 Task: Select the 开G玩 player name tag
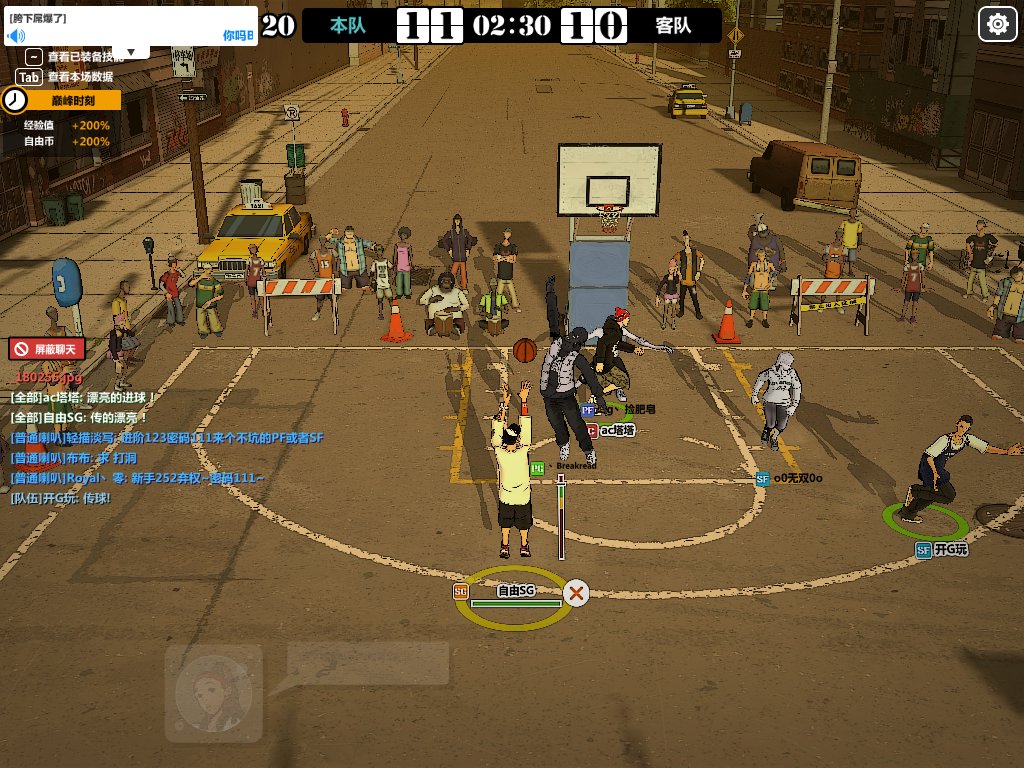[x=943, y=550]
